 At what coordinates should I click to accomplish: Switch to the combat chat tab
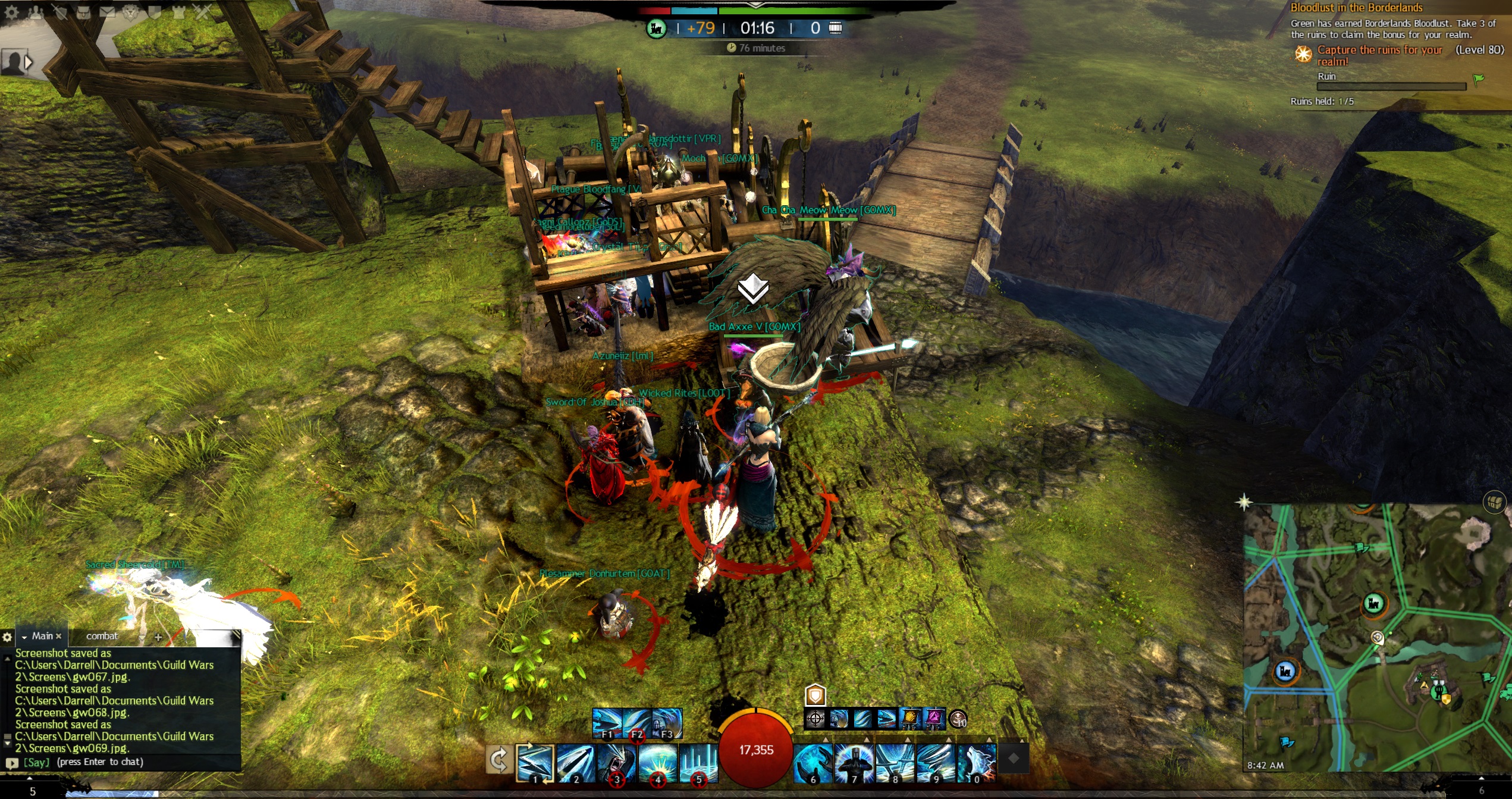(102, 636)
